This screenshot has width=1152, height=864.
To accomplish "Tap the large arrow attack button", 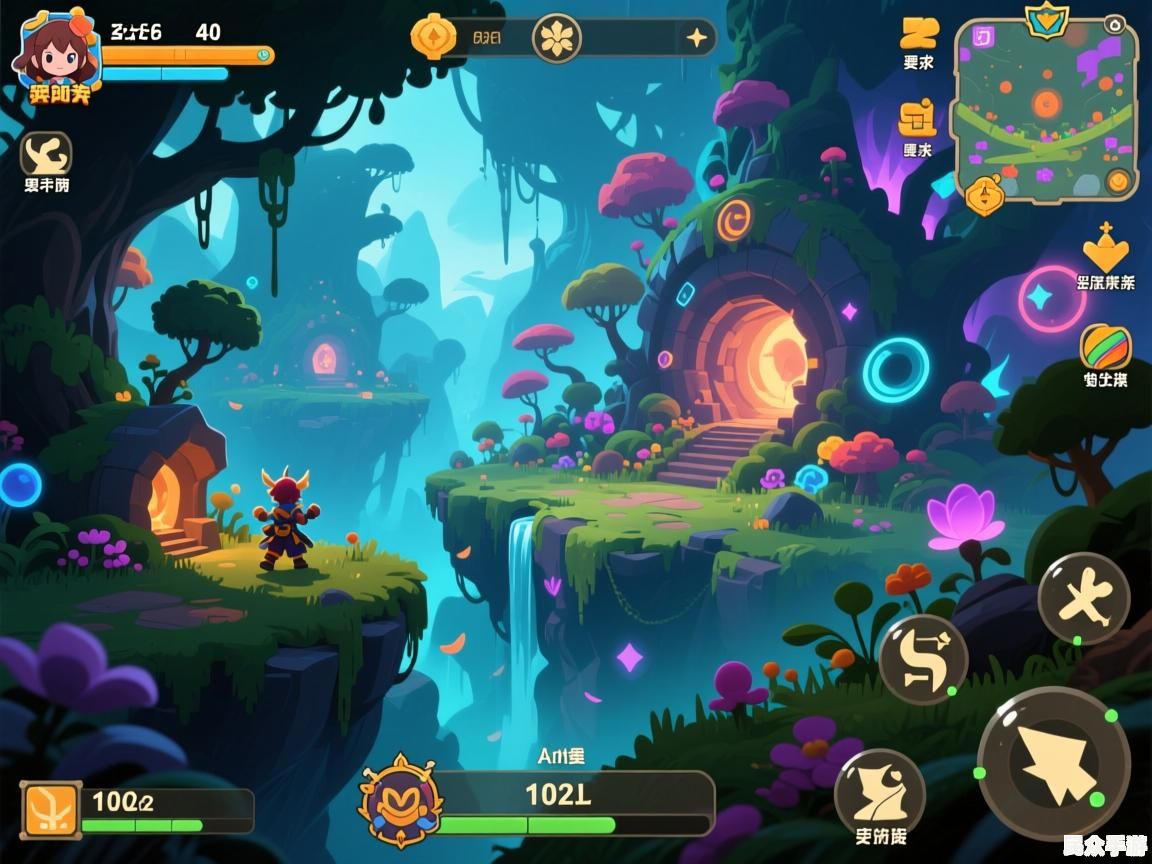I will (x=1054, y=763).
